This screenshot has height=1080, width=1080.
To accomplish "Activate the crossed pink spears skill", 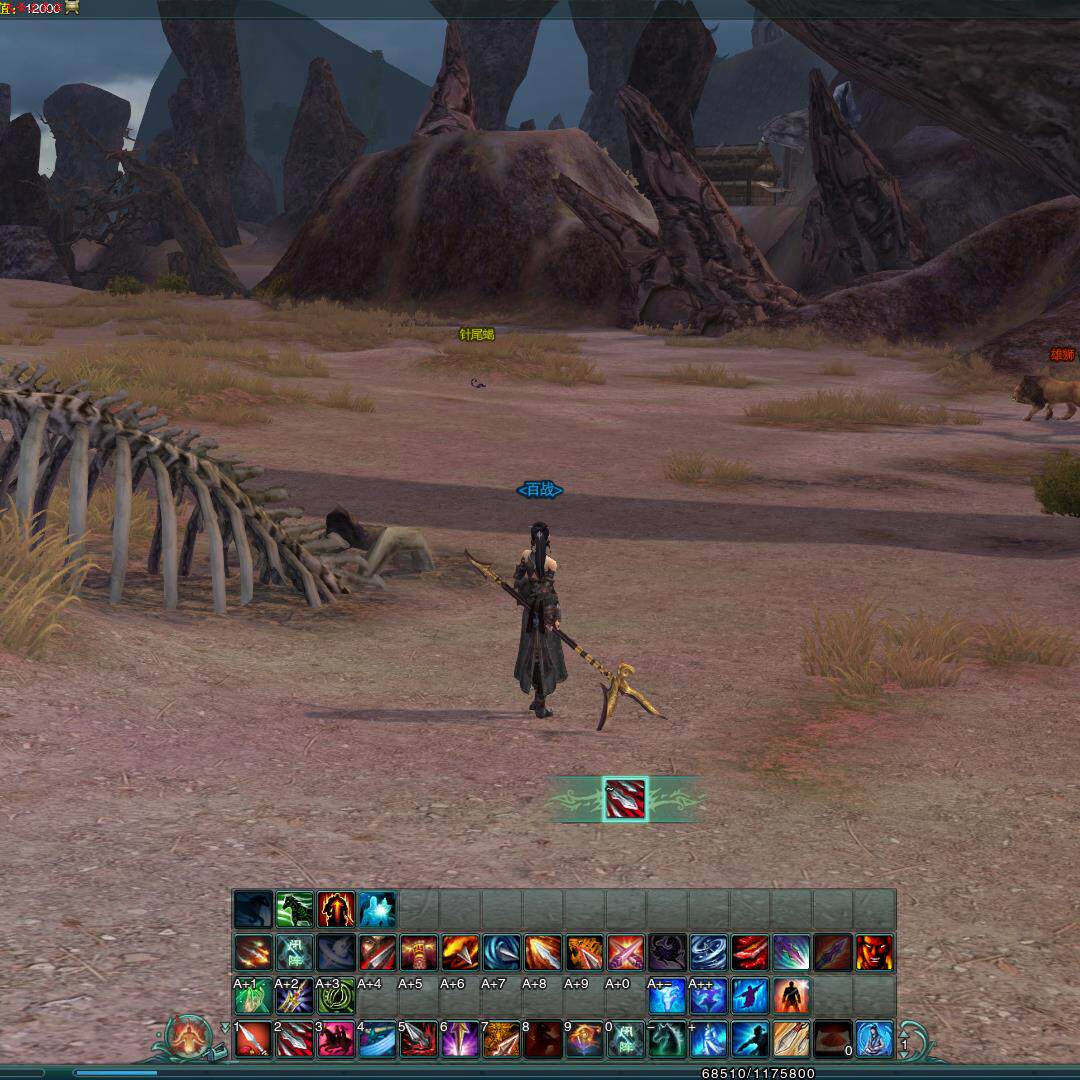I will (x=626, y=953).
